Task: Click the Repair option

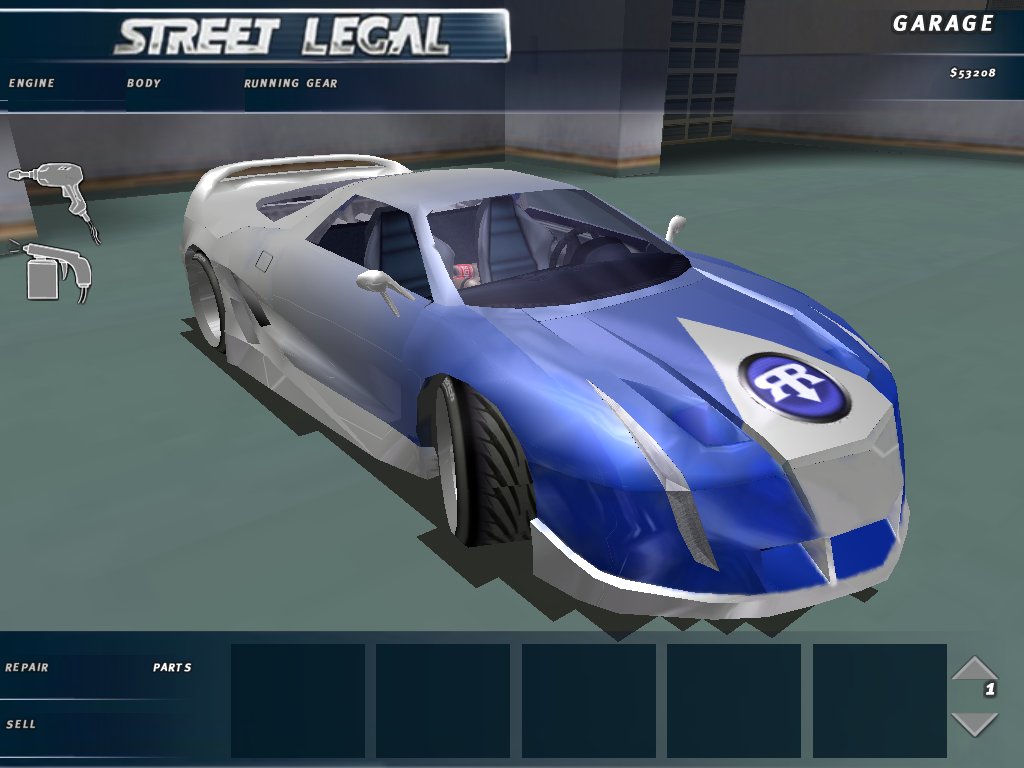Action: (x=27, y=667)
